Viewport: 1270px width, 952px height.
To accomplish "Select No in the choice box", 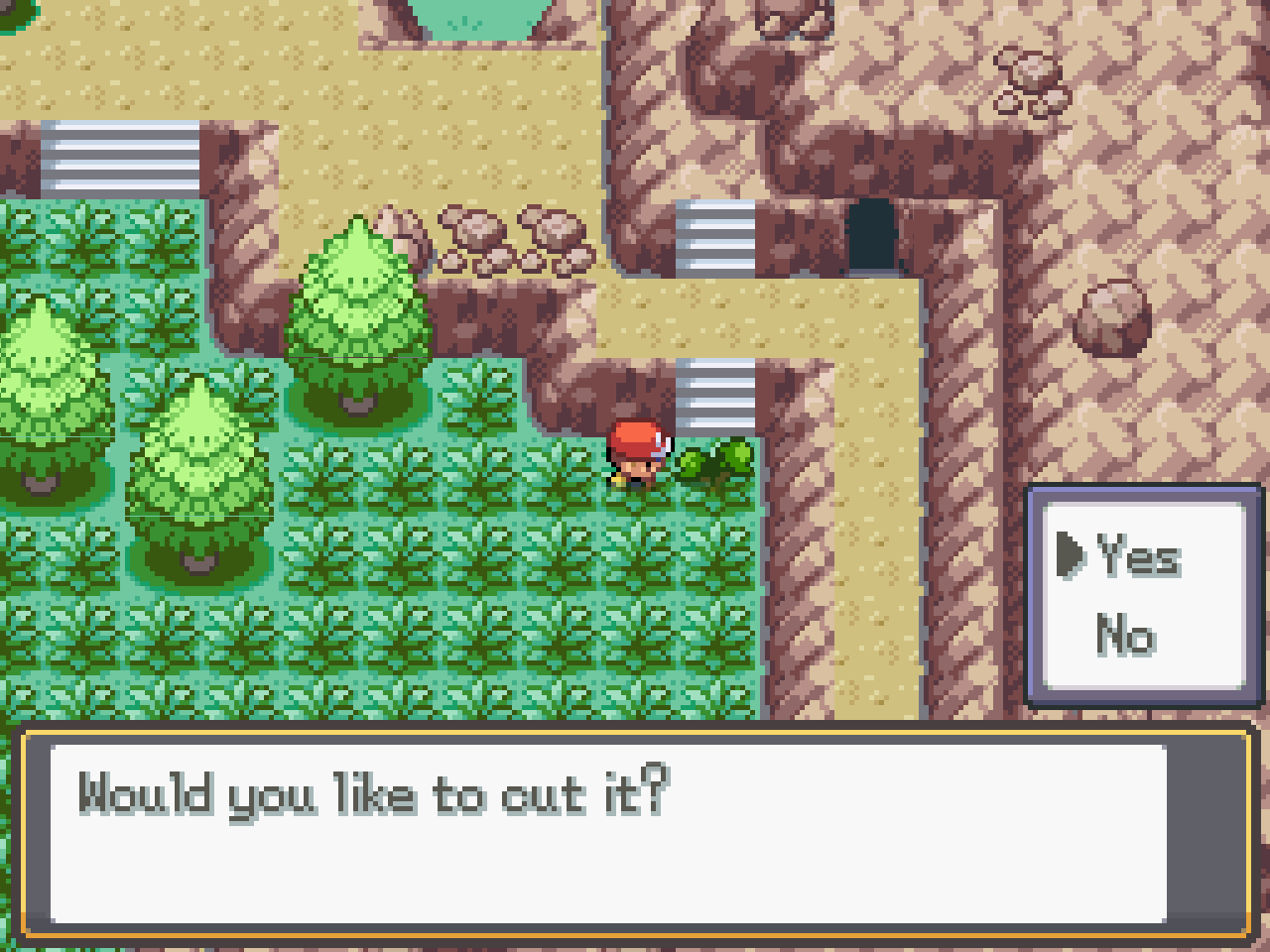I will [1125, 635].
